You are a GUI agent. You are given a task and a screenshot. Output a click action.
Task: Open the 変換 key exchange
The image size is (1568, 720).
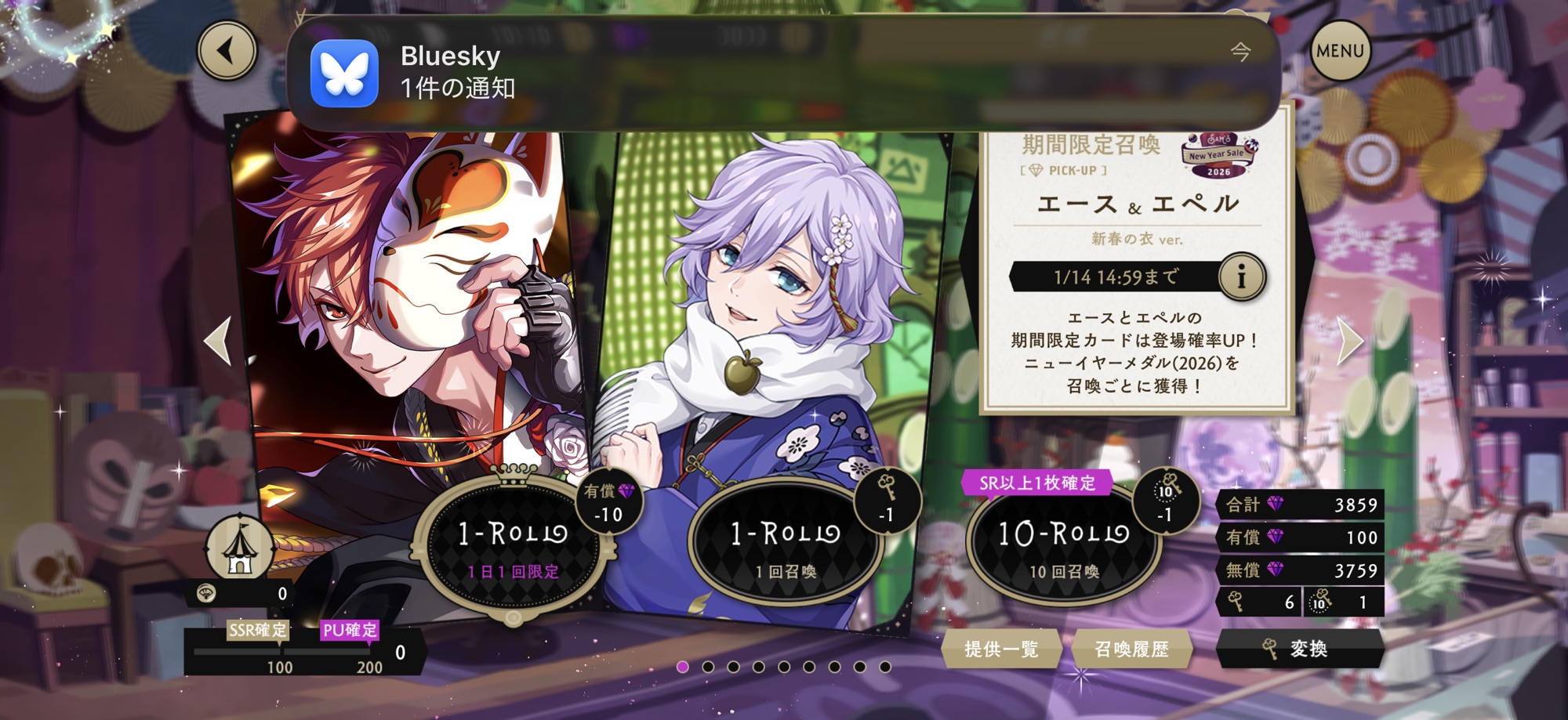tap(1299, 649)
